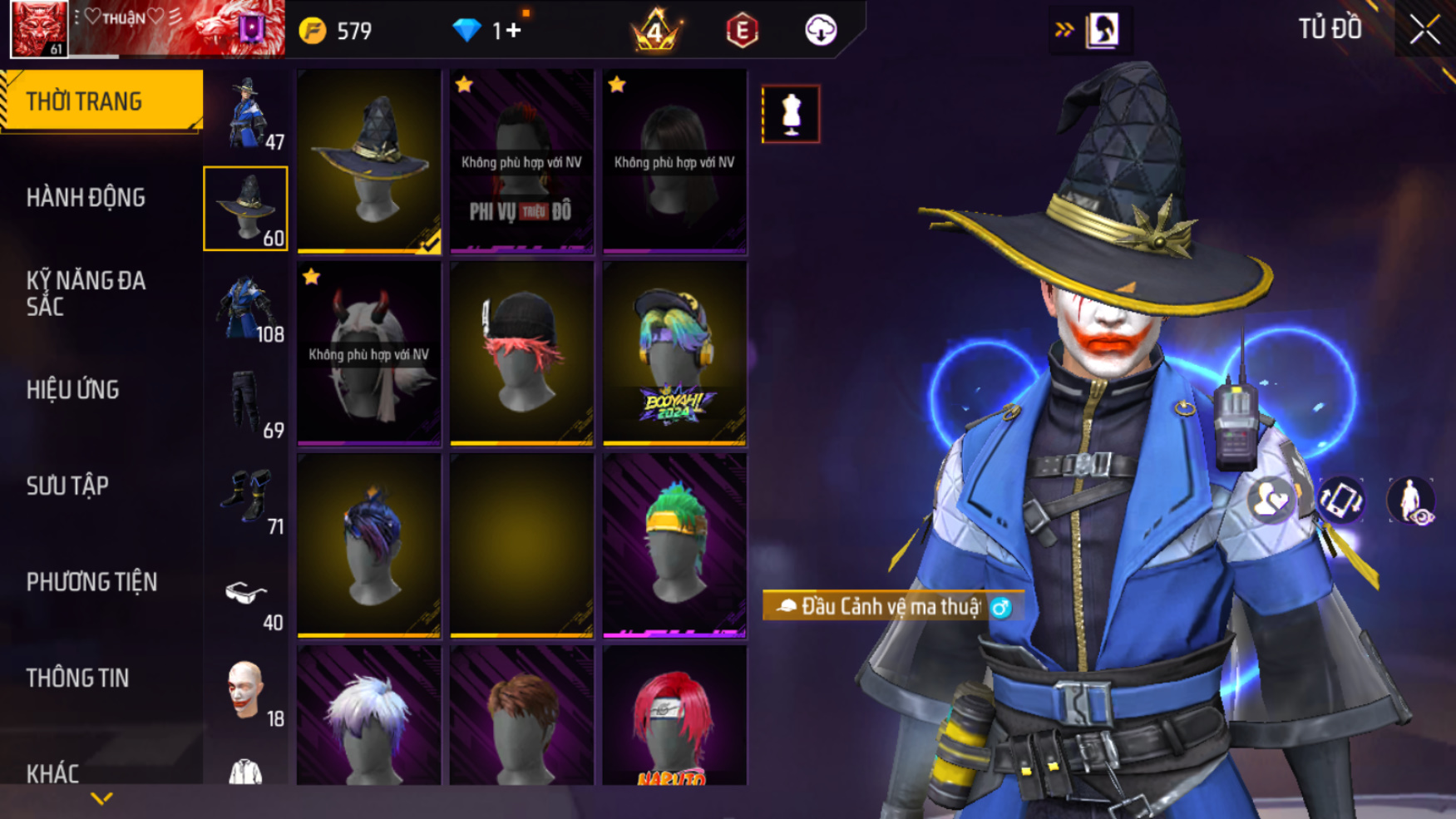Open the shoes subcategory
Image resolution: width=1456 pixels, height=819 pixels.
[246, 499]
